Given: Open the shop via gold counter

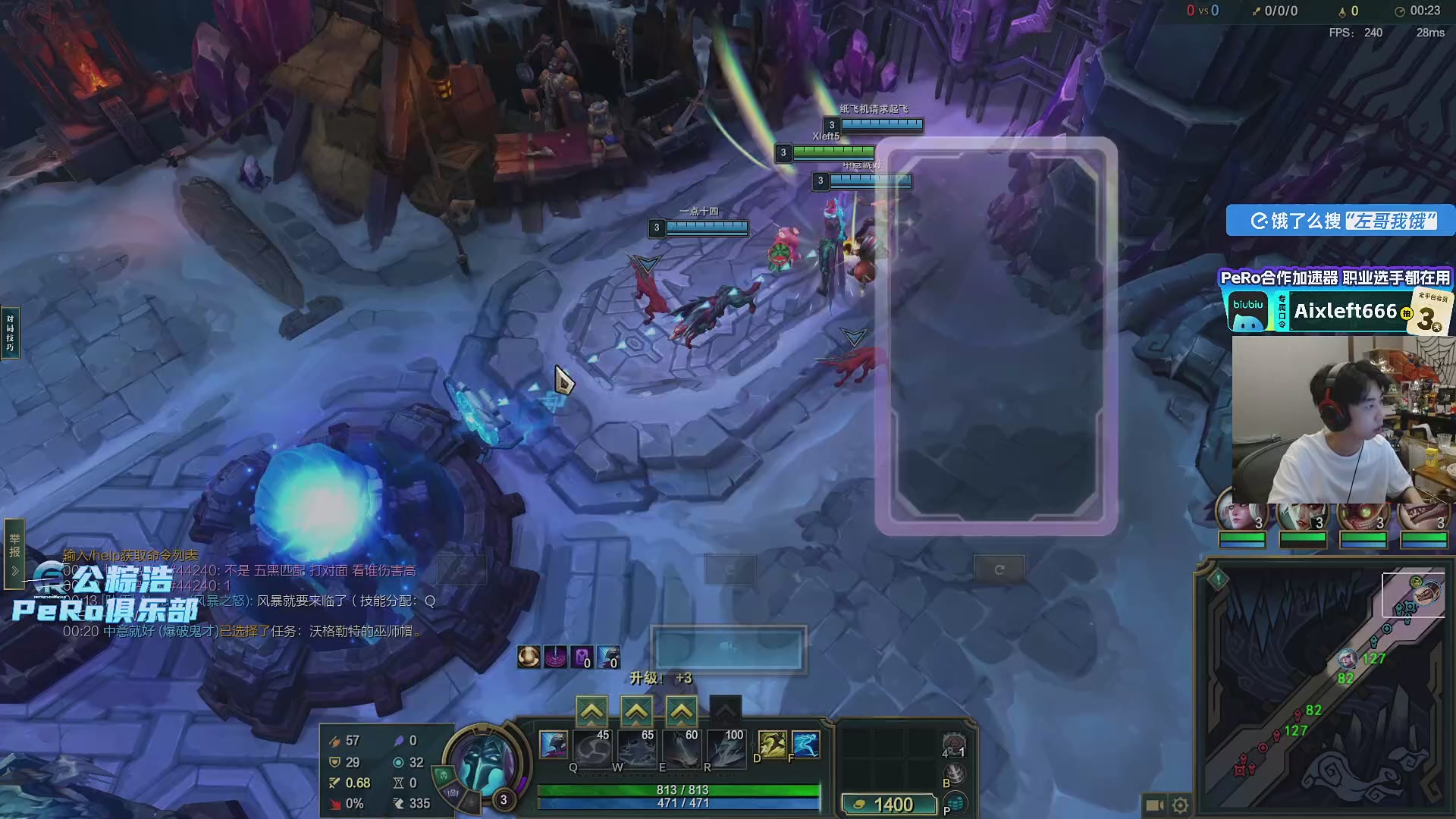Looking at the screenshot, I should (x=889, y=805).
